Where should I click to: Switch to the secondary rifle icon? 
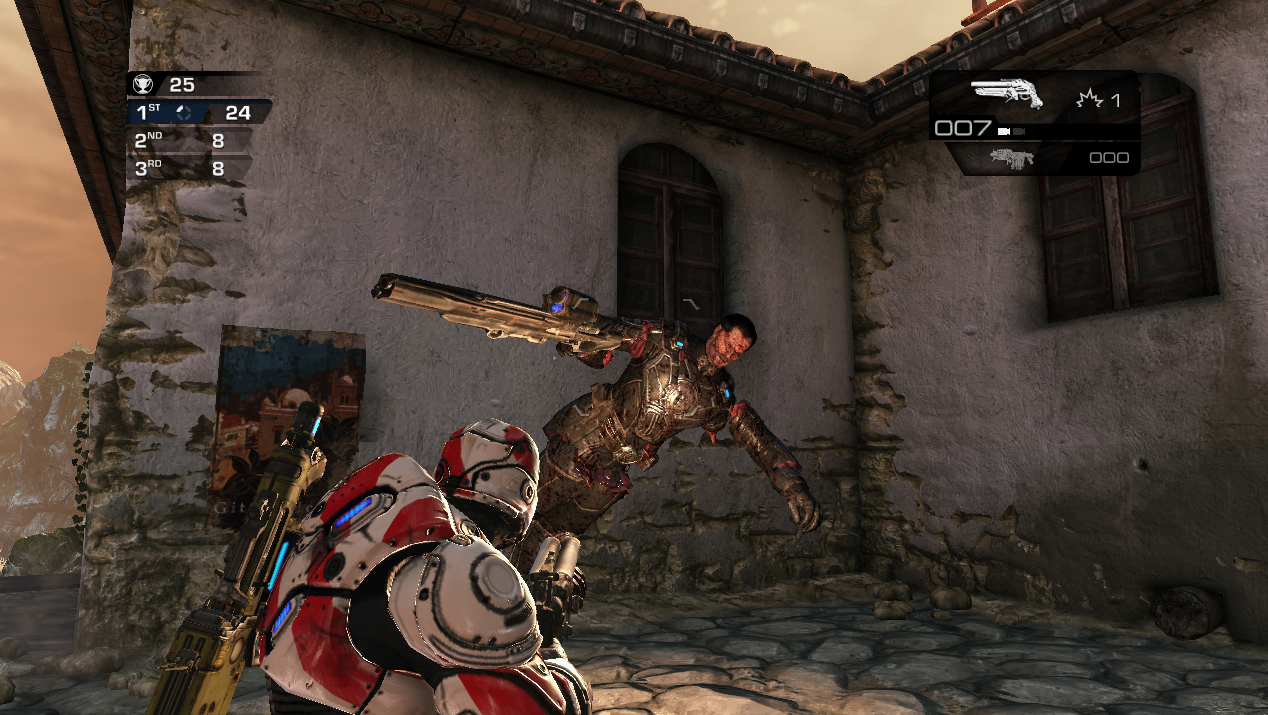(1009, 157)
